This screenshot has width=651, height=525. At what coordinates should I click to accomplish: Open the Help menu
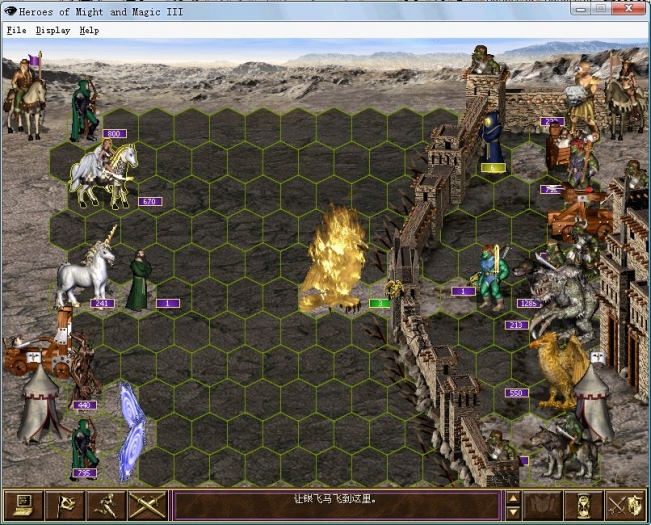pos(89,30)
